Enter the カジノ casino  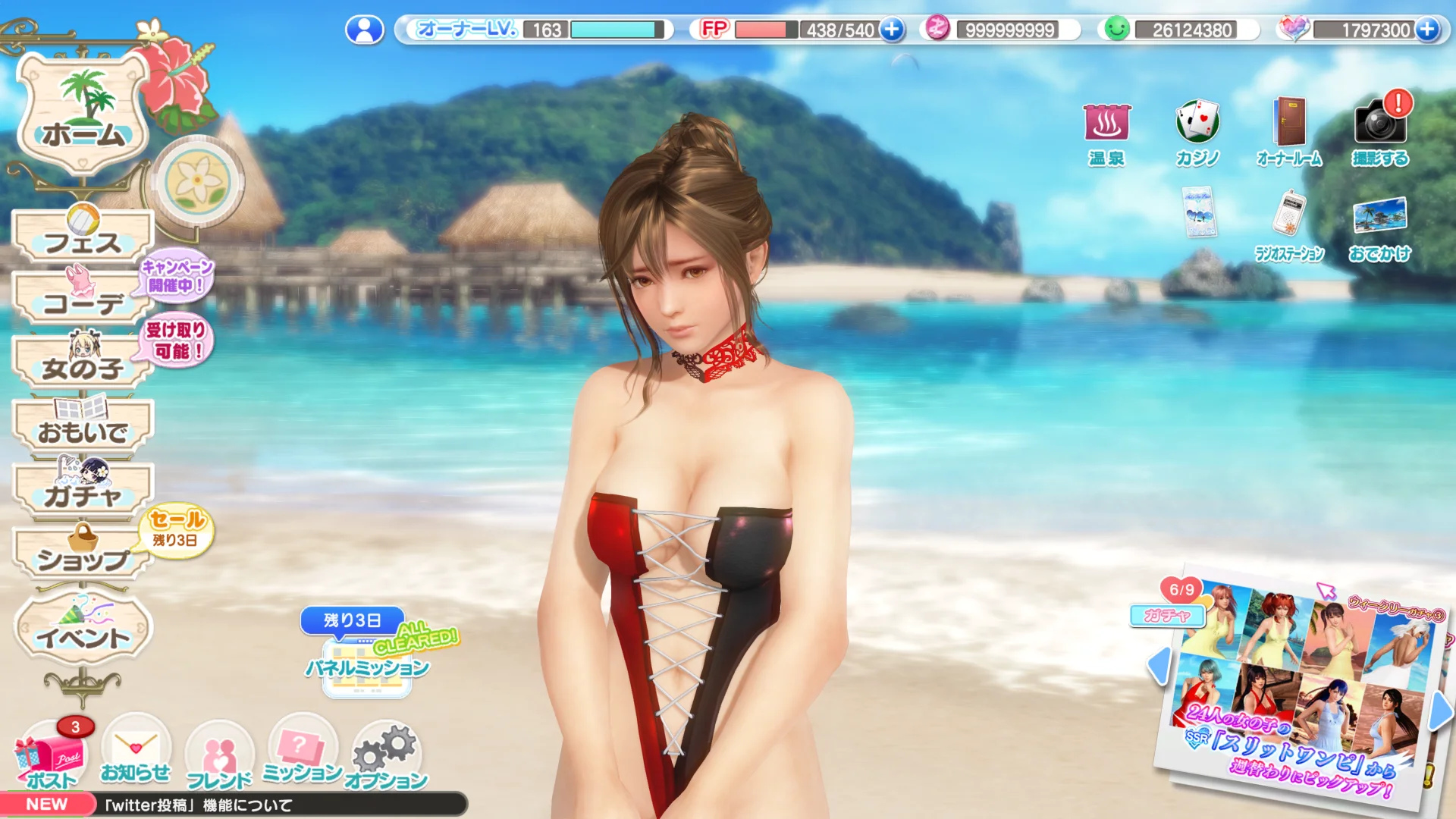point(1197,133)
